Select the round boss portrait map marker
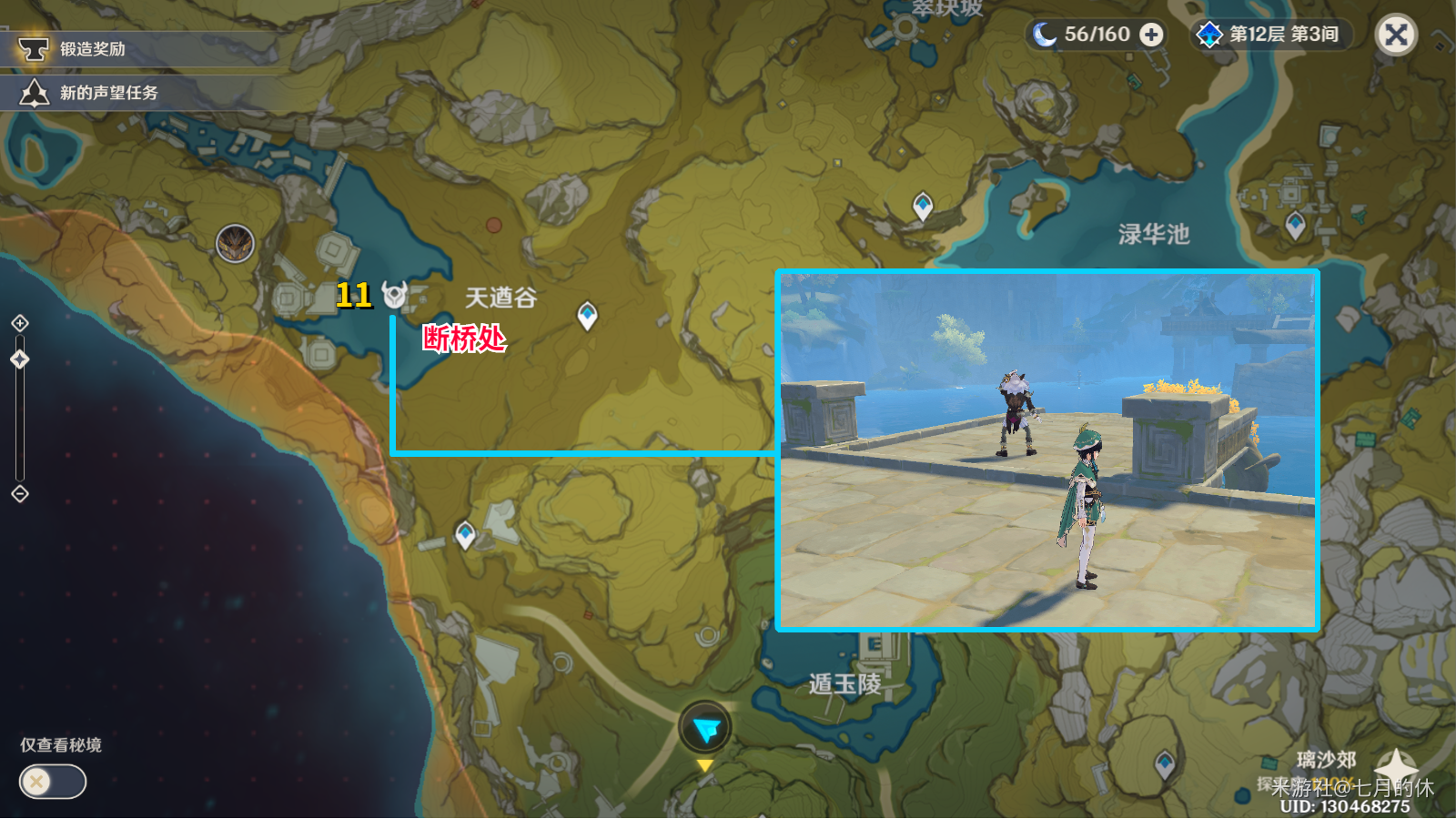This screenshot has width=1456, height=819. [x=235, y=244]
